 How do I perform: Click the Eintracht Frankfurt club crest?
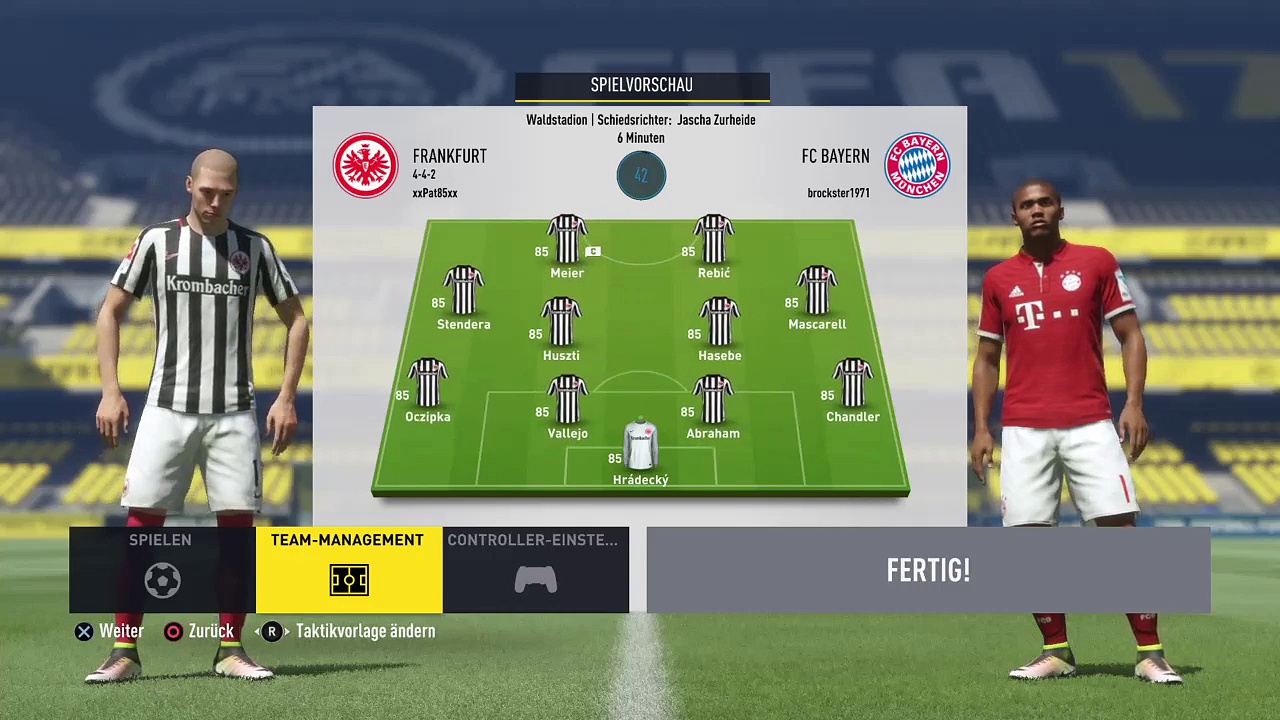pos(365,165)
